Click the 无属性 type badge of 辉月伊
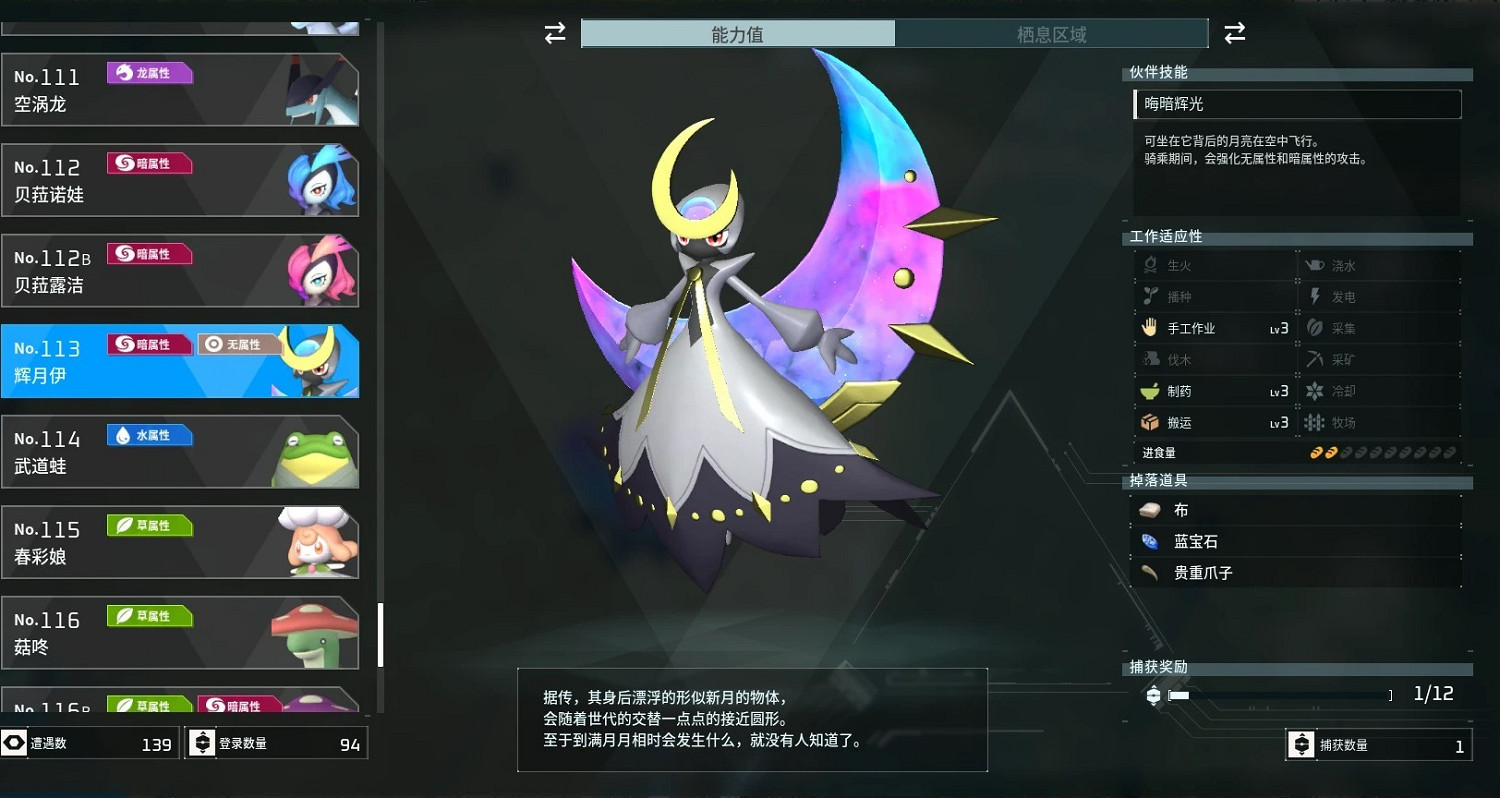 [x=238, y=343]
